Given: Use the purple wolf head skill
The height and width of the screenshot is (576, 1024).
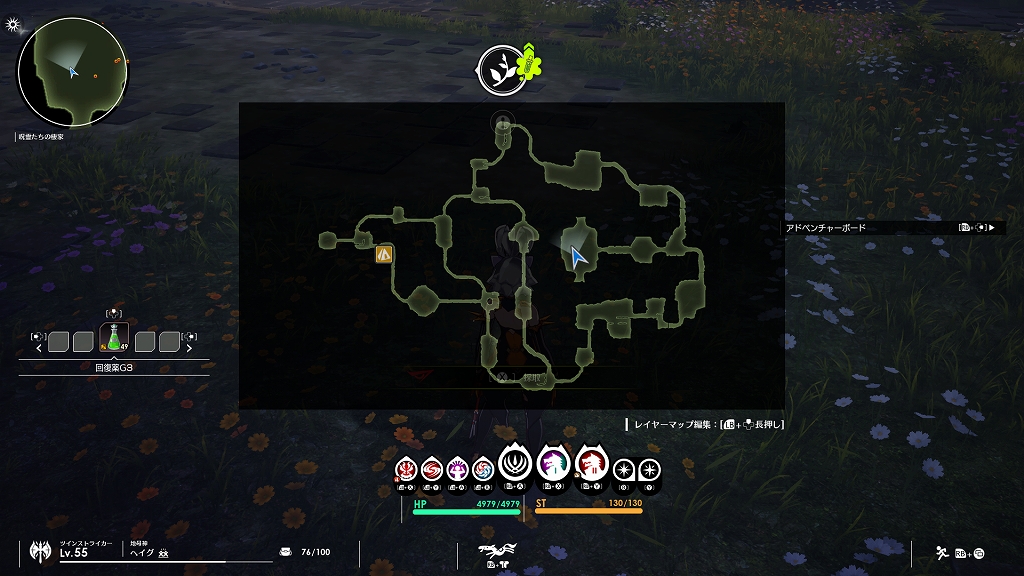Looking at the screenshot, I should tap(553, 464).
